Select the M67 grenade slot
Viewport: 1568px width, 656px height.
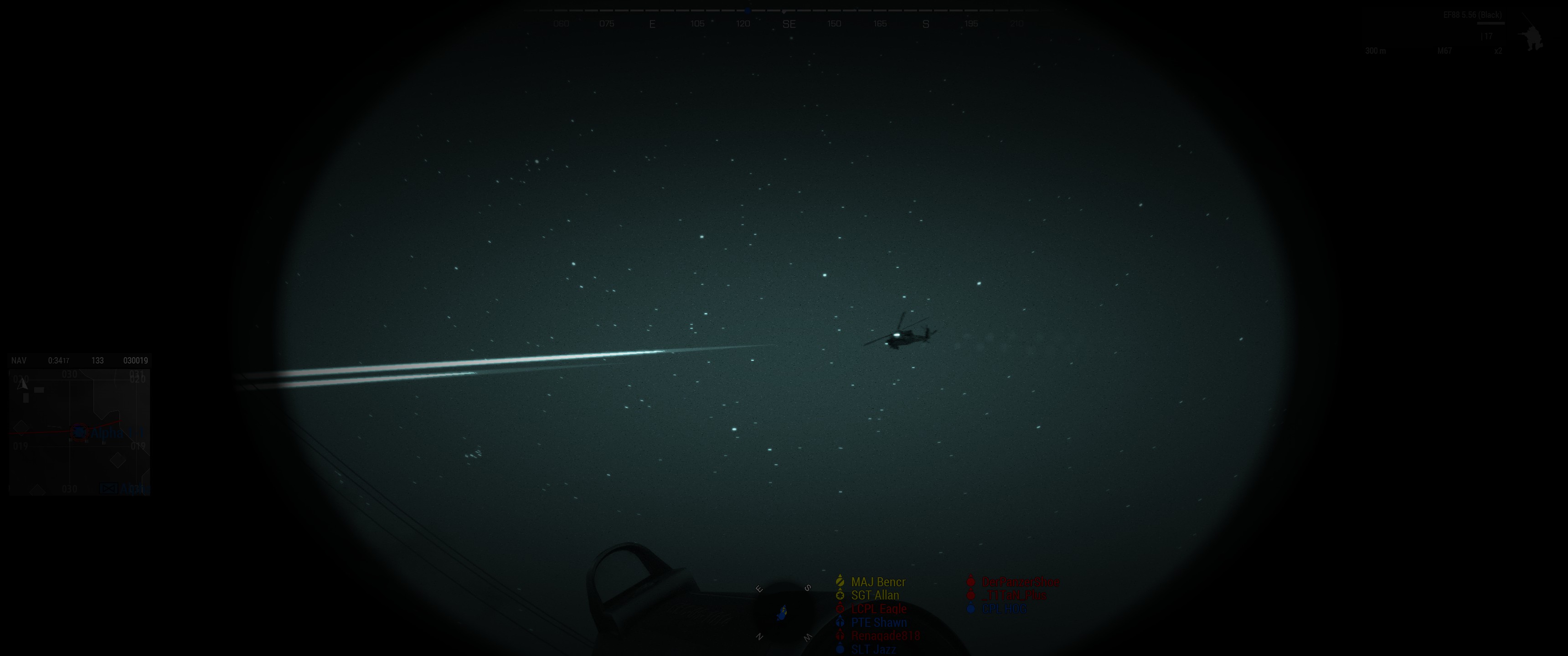coord(1444,52)
